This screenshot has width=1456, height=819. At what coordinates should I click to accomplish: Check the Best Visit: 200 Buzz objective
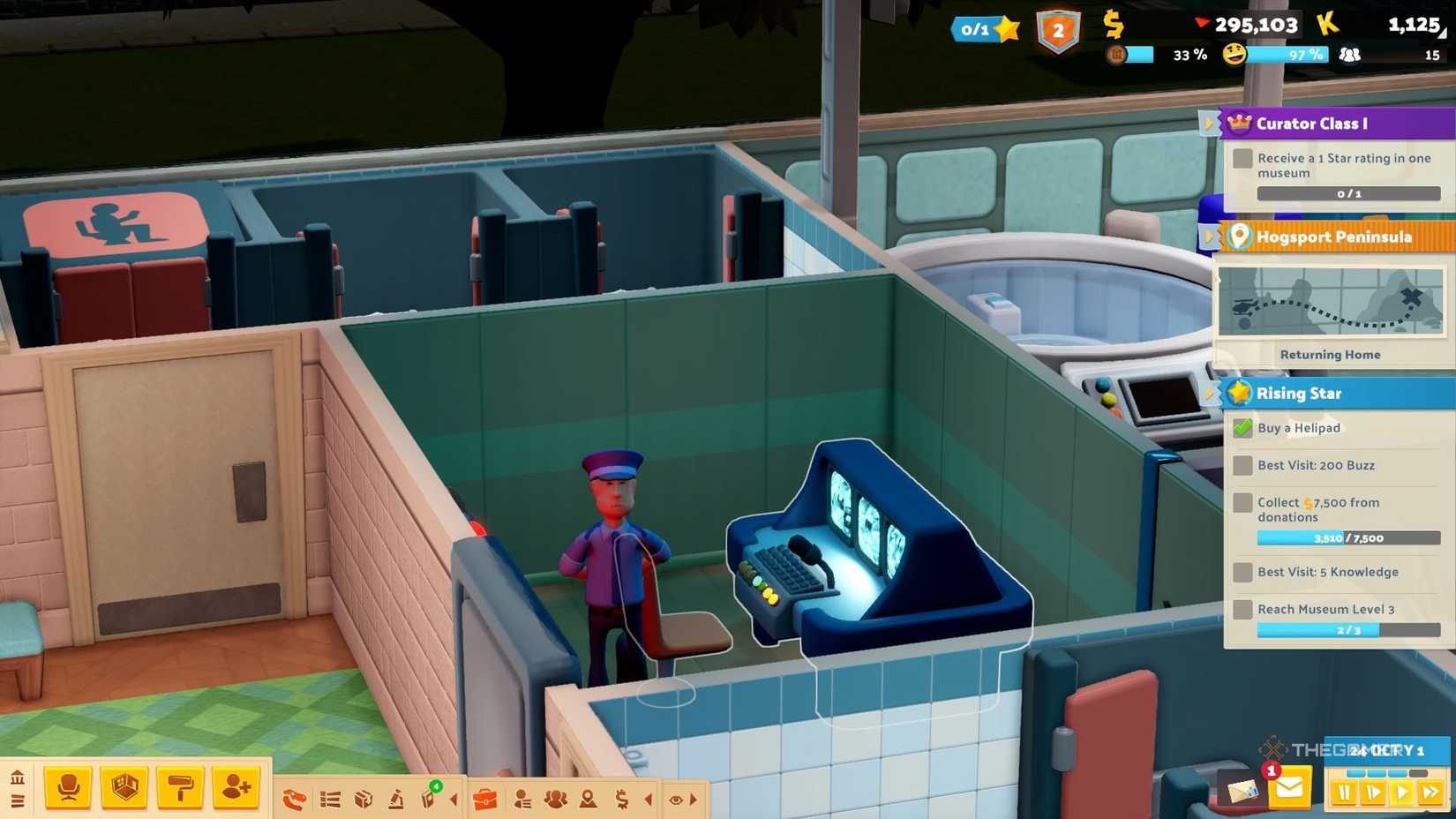[x=1243, y=465]
